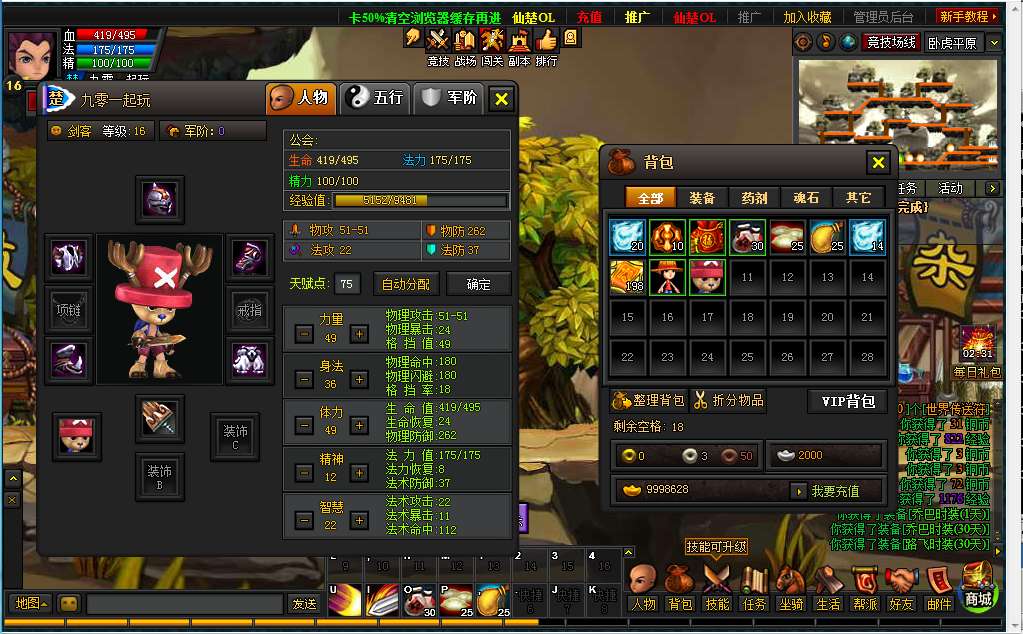
Task: Sort items with 整理背包
Action: (649, 401)
